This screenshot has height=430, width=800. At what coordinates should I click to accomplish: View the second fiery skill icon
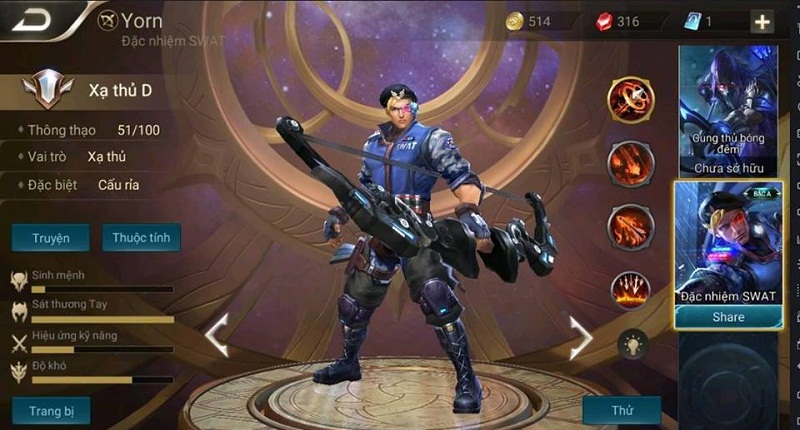(x=631, y=163)
